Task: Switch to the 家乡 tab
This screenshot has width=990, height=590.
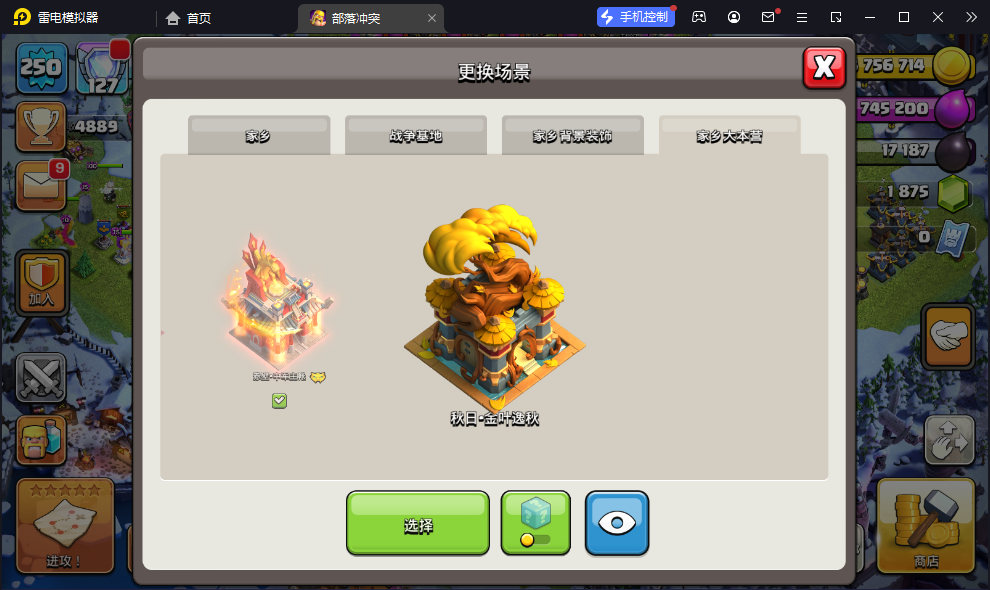Action: point(259,136)
